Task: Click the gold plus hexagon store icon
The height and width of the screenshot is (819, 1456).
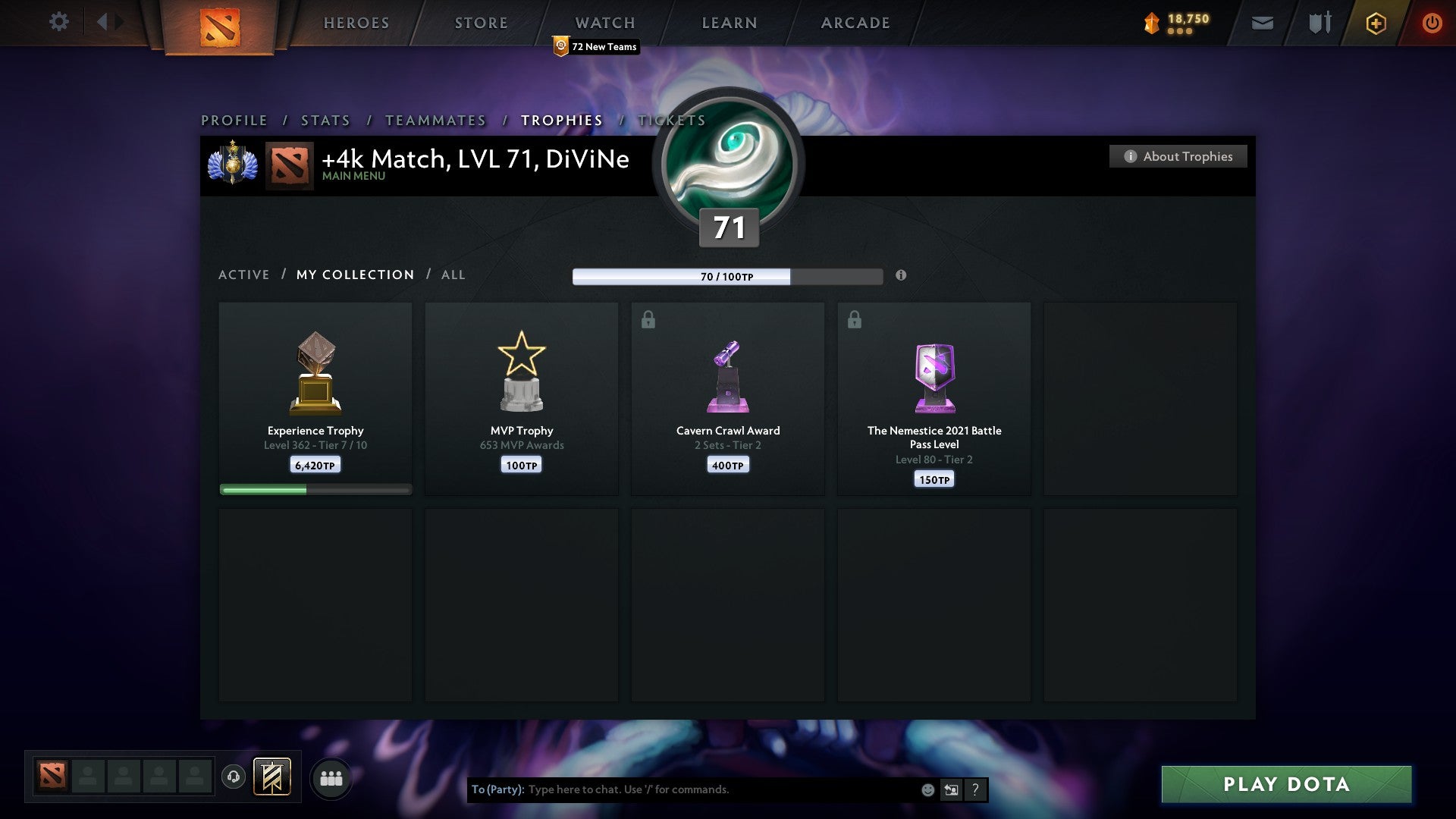Action: (1376, 23)
